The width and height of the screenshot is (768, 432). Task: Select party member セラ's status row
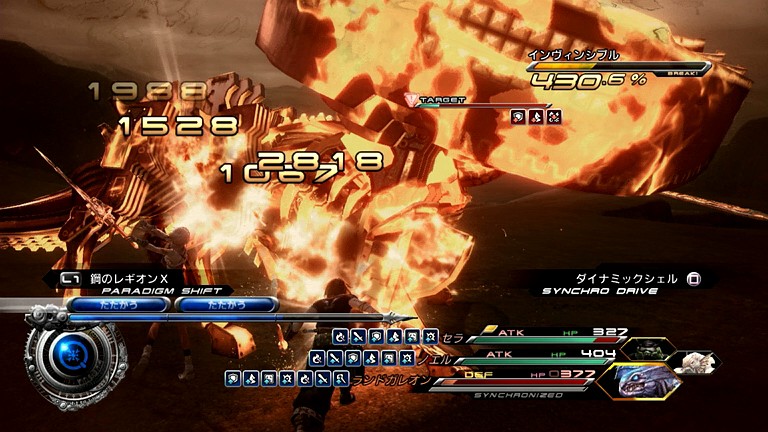click(540, 336)
